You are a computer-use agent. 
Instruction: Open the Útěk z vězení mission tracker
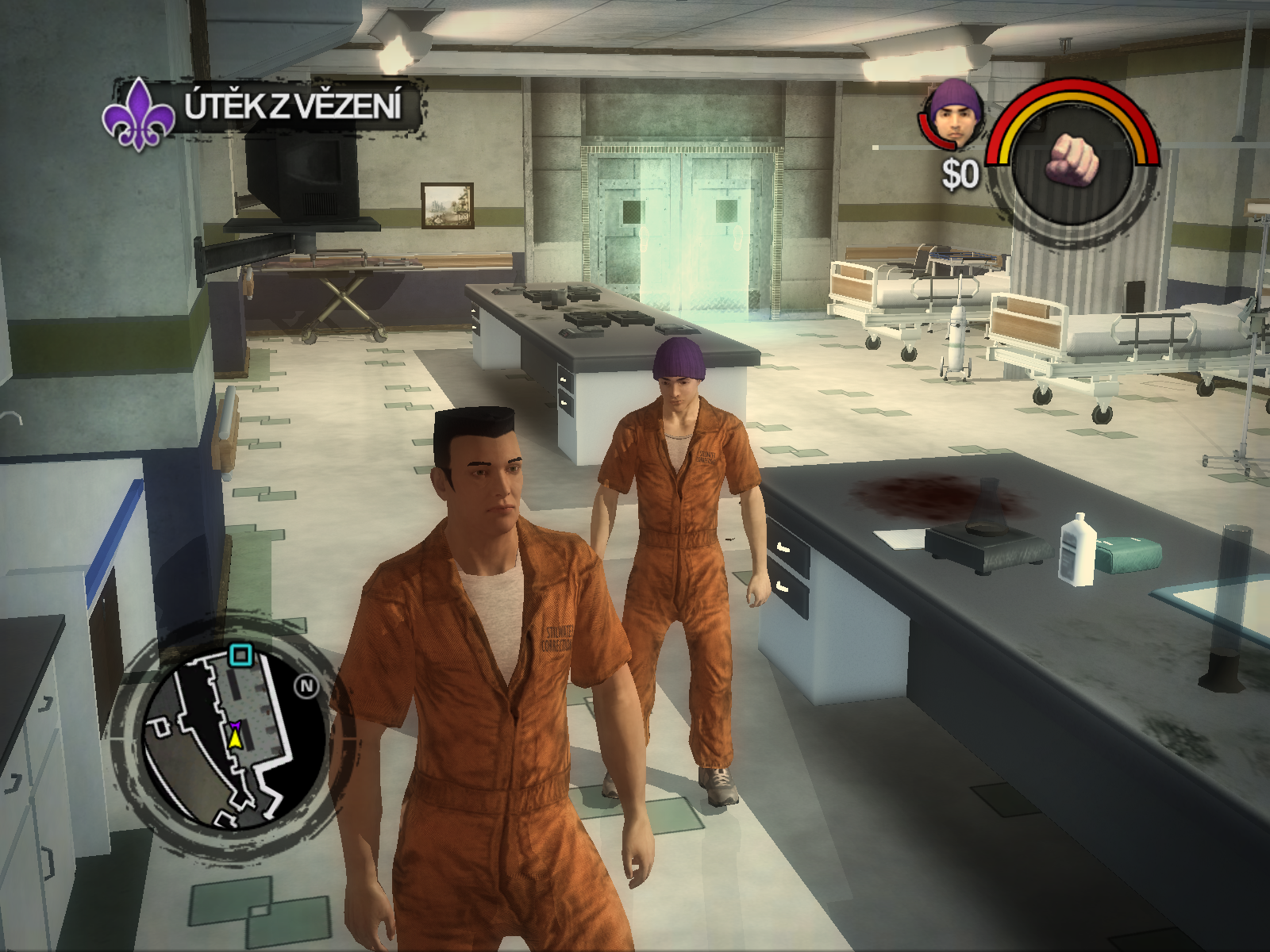tap(293, 107)
